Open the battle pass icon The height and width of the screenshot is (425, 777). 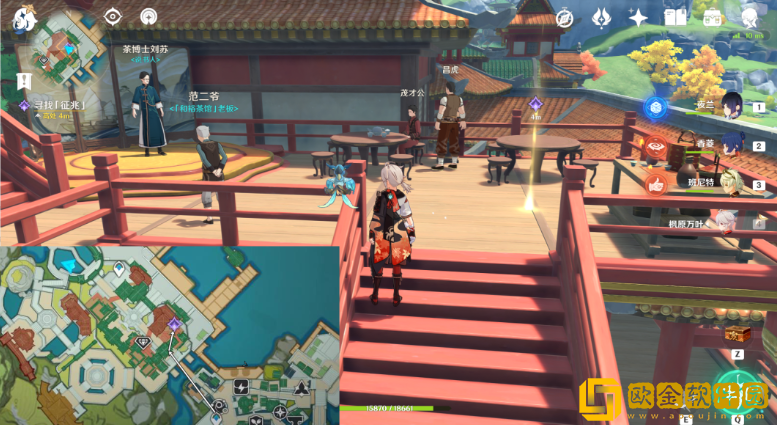(x=602, y=17)
